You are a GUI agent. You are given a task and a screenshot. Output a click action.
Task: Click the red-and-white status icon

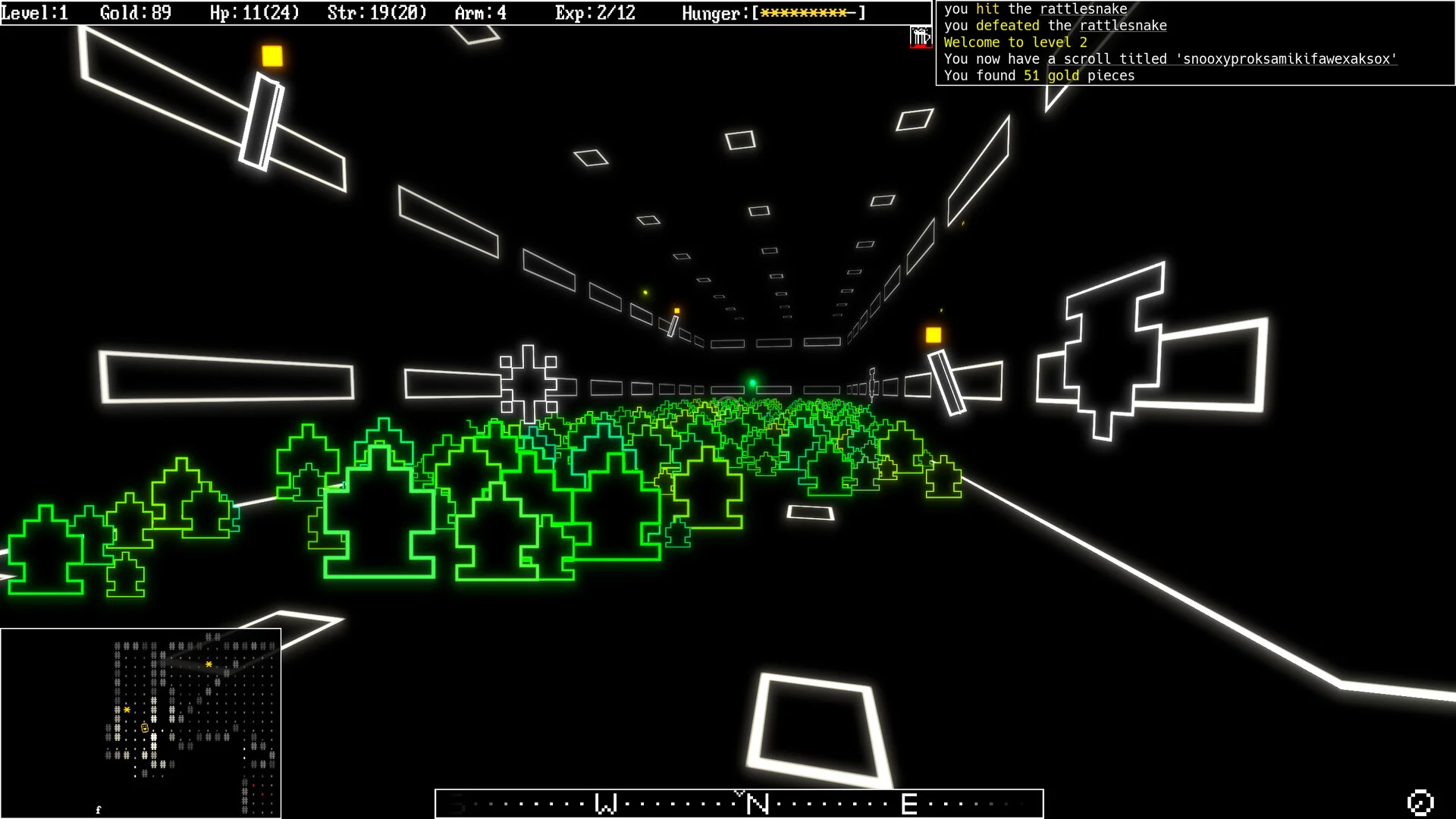coord(921,37)
